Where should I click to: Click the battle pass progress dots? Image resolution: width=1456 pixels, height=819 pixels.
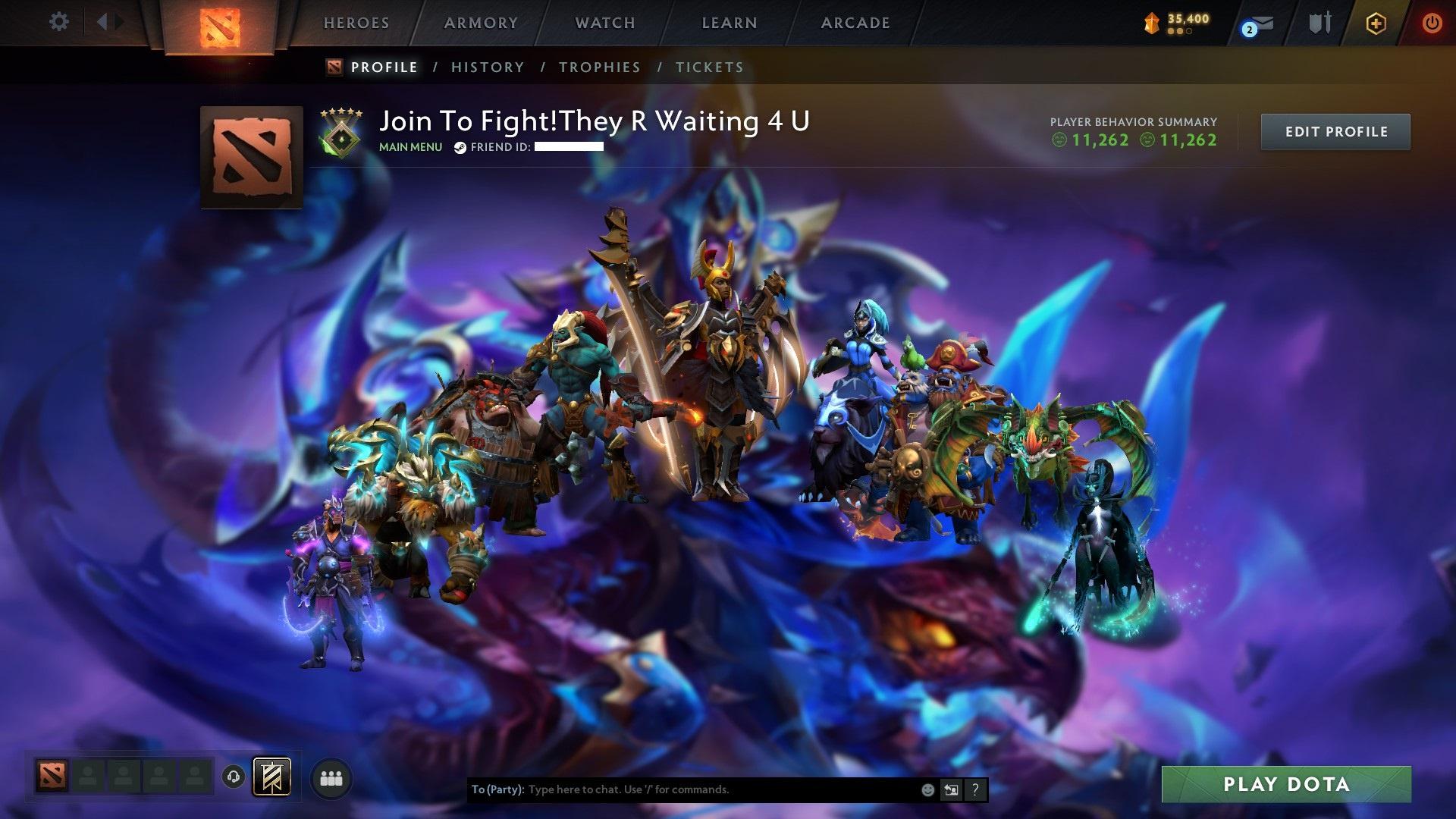coord(1181,33)
